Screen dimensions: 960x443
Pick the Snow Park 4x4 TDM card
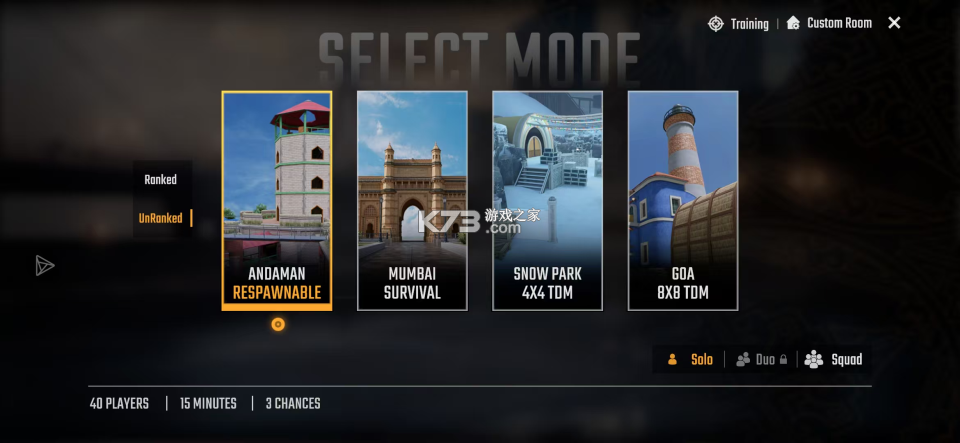coord(547,200)
